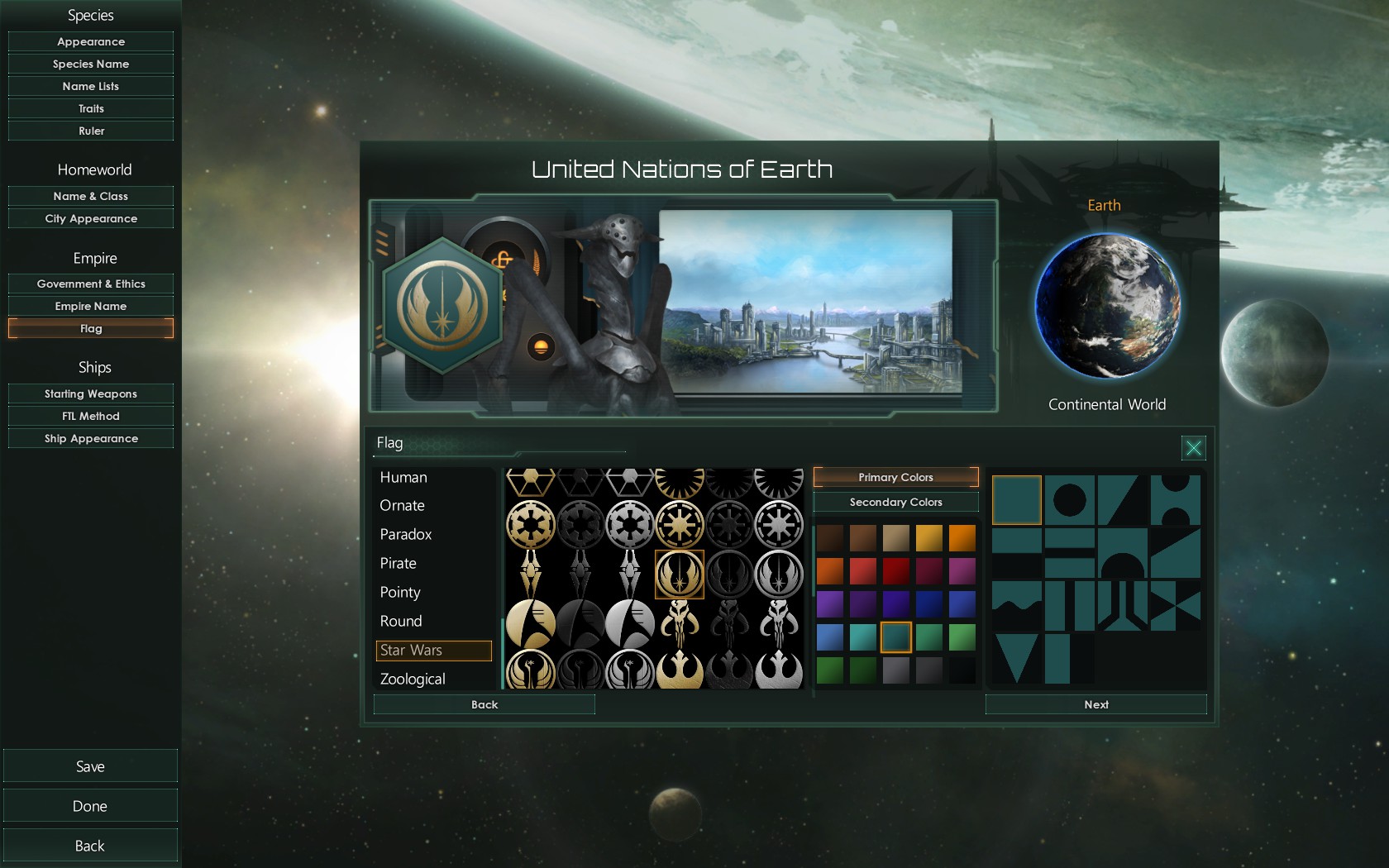Click Back under the flag categories
Image resolution: width=1389 pixels, height=868 pixels.
click(x=484, y=704)
